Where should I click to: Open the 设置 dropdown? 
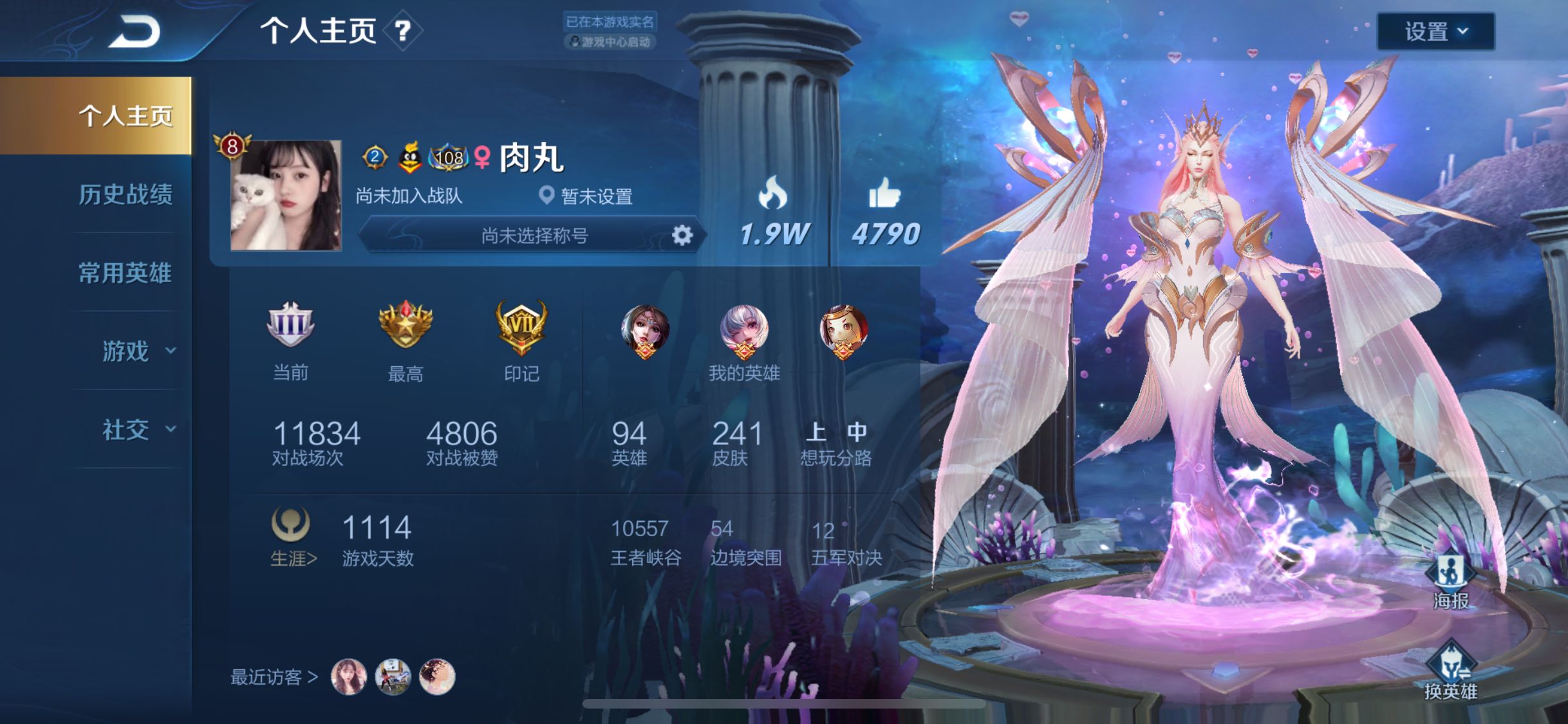tap(1435, 31)
